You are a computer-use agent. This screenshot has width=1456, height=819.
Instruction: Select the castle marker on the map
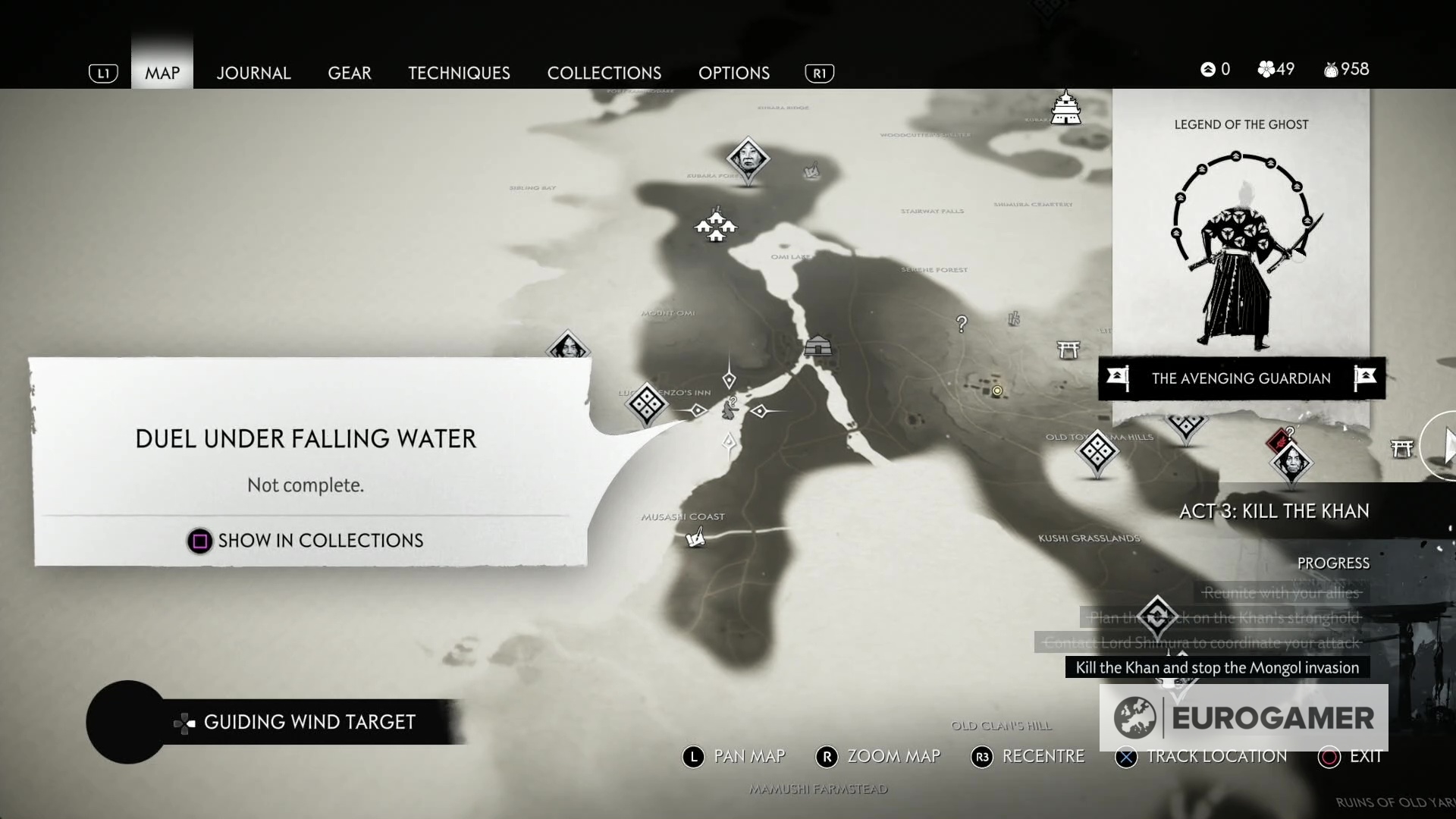pyautogui.click(x=1065, y=108)
